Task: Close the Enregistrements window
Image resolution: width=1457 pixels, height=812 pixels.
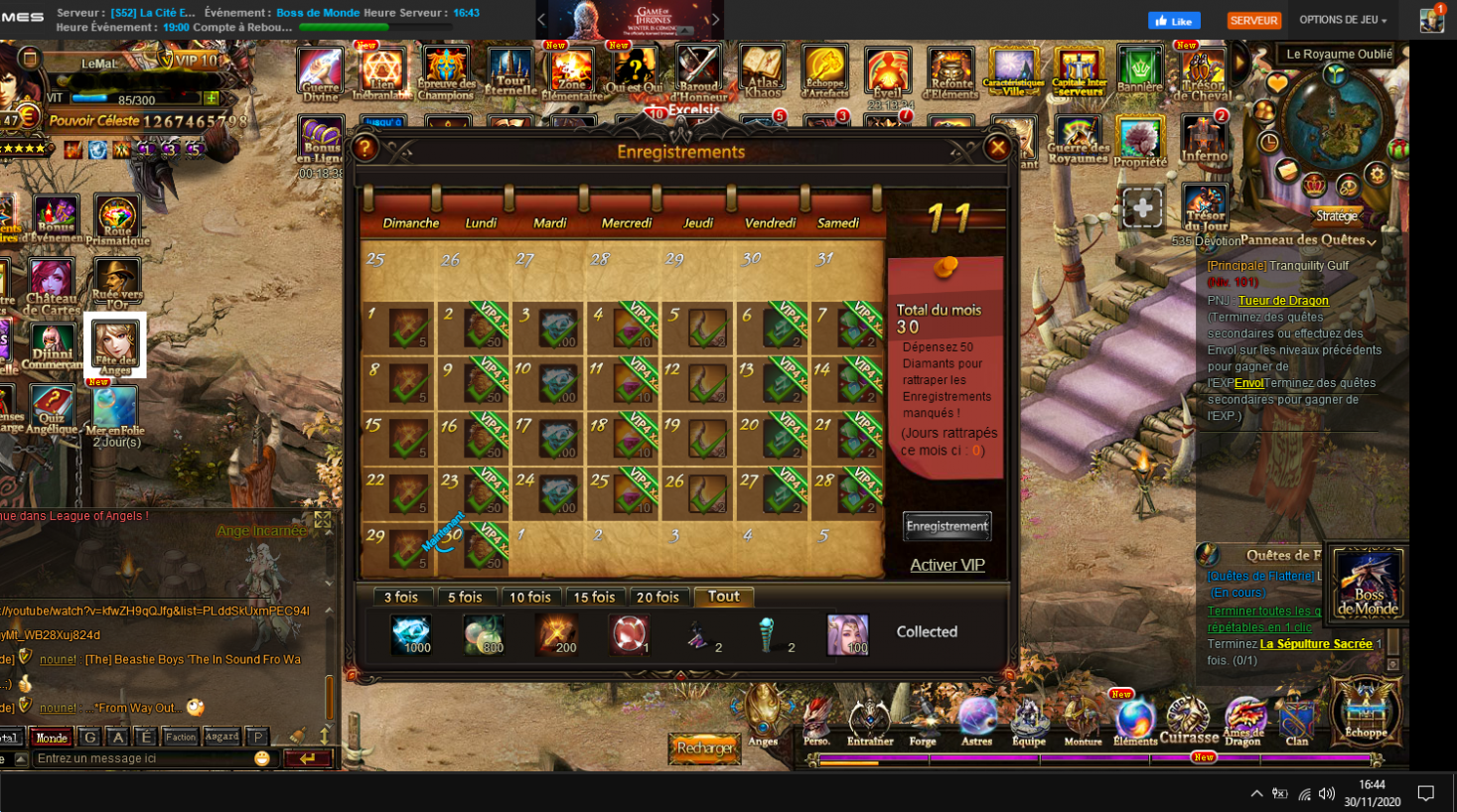Action: tap(997, 149)
